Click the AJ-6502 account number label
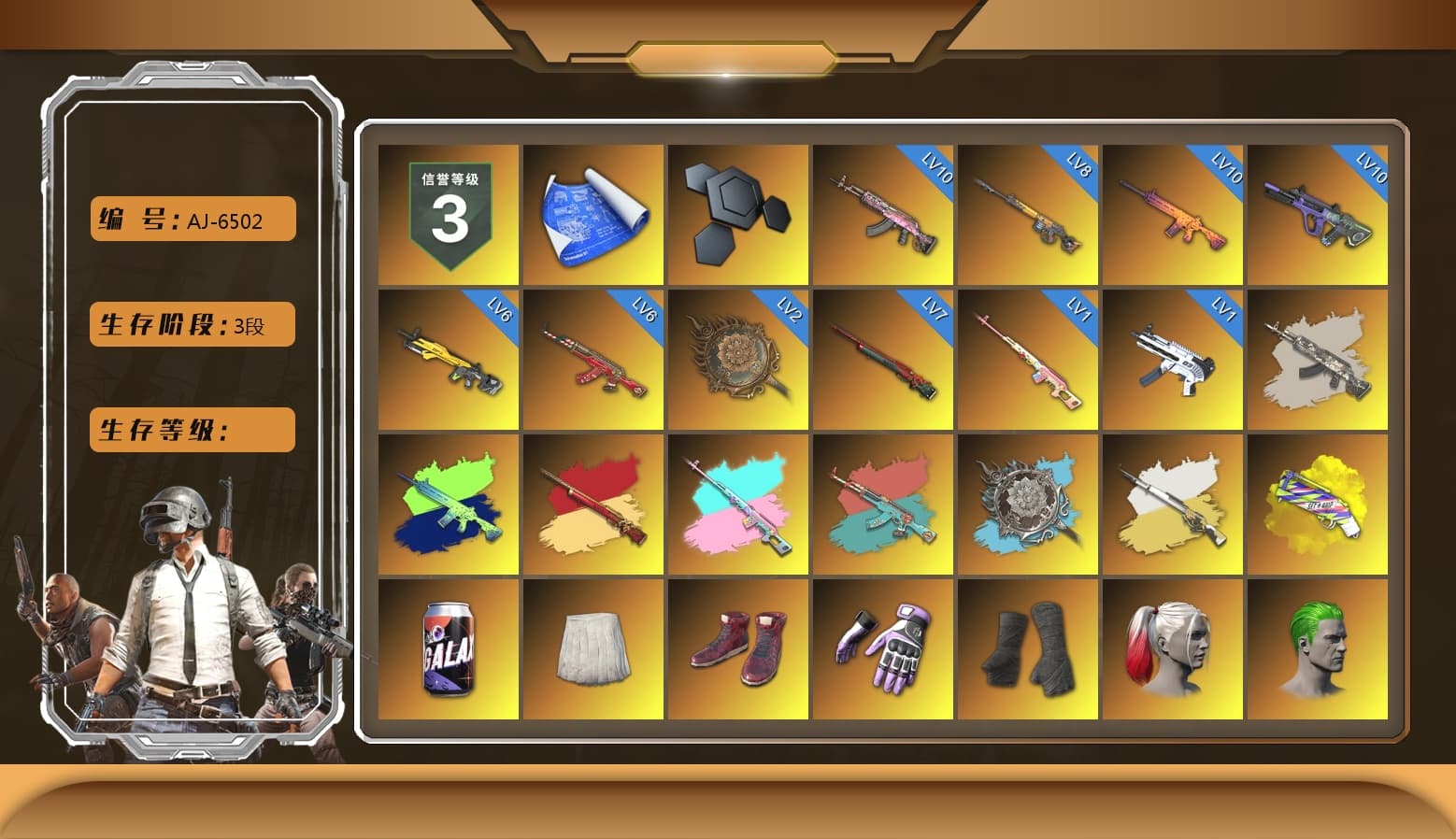The width and height of the screenshot is (1456, 839). point(191,219)
